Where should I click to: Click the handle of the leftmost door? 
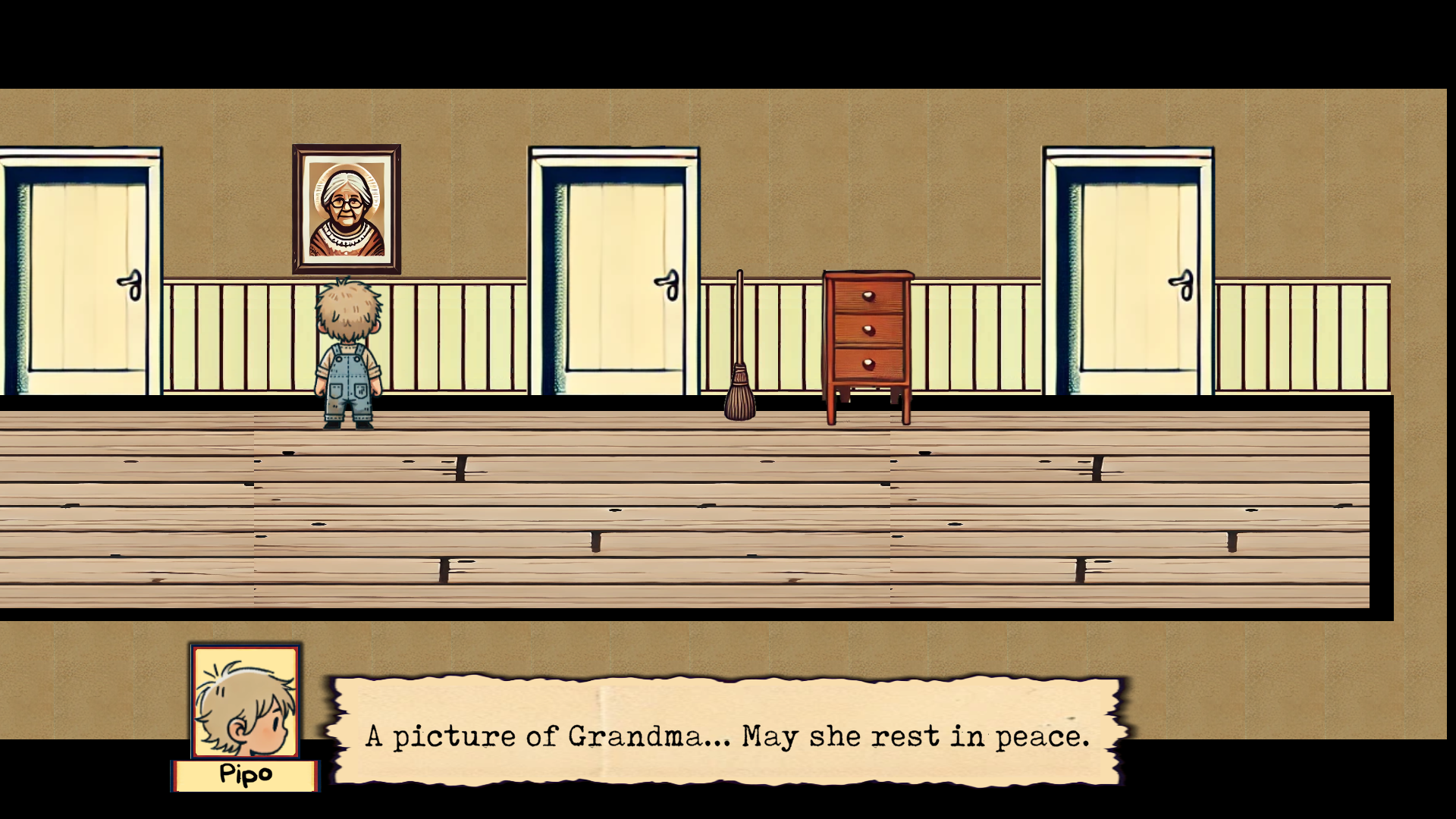tap(133, 287)
